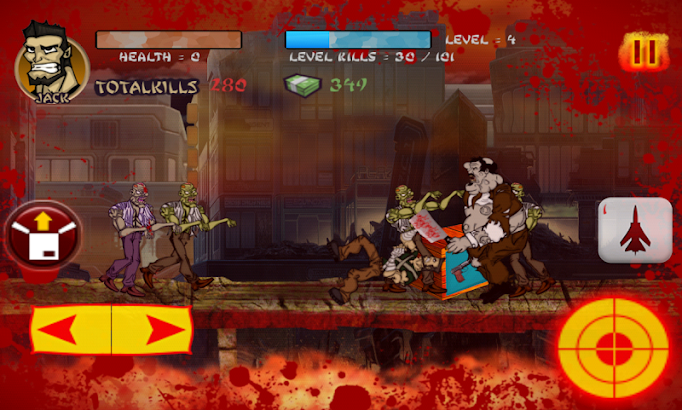Viewport: 682px width, 410px height.
Task: Call the jet airstrike button
Action: (635, 231)
